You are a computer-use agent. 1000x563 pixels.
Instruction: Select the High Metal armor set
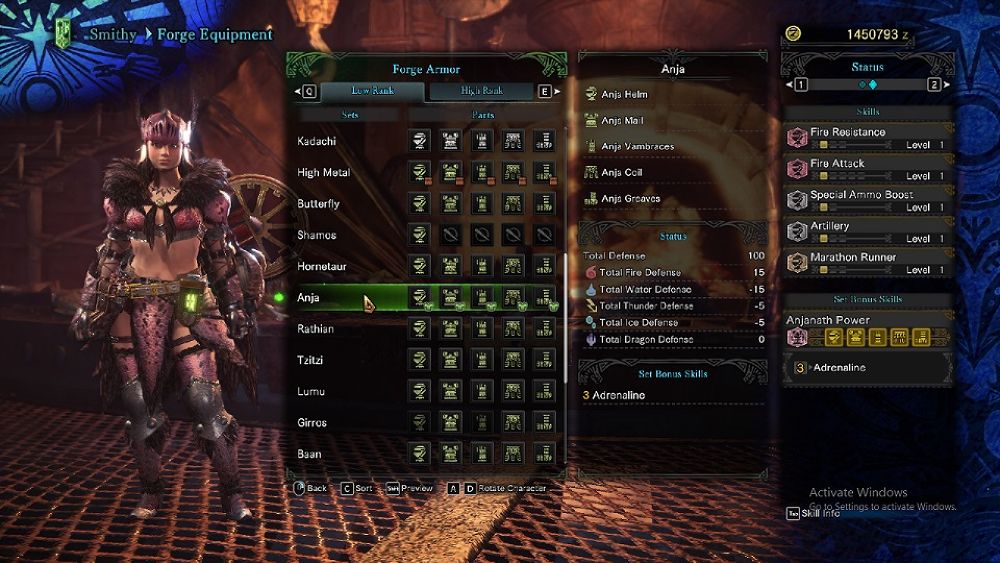(323, 173)
